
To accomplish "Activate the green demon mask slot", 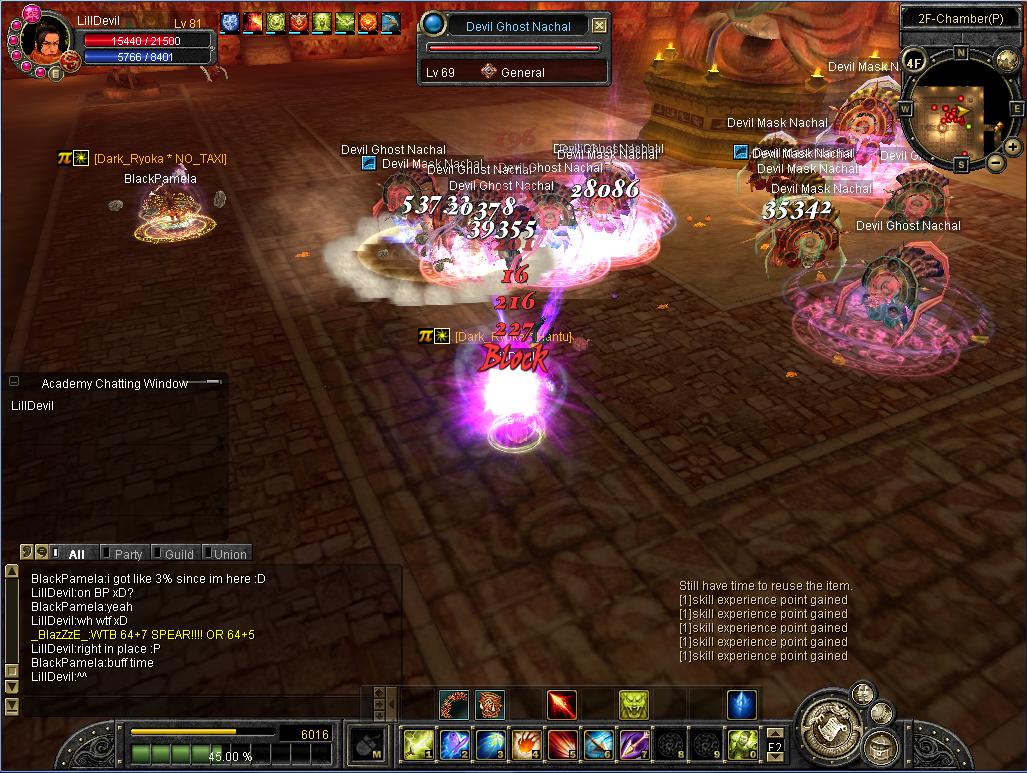I will pos(633,704).
